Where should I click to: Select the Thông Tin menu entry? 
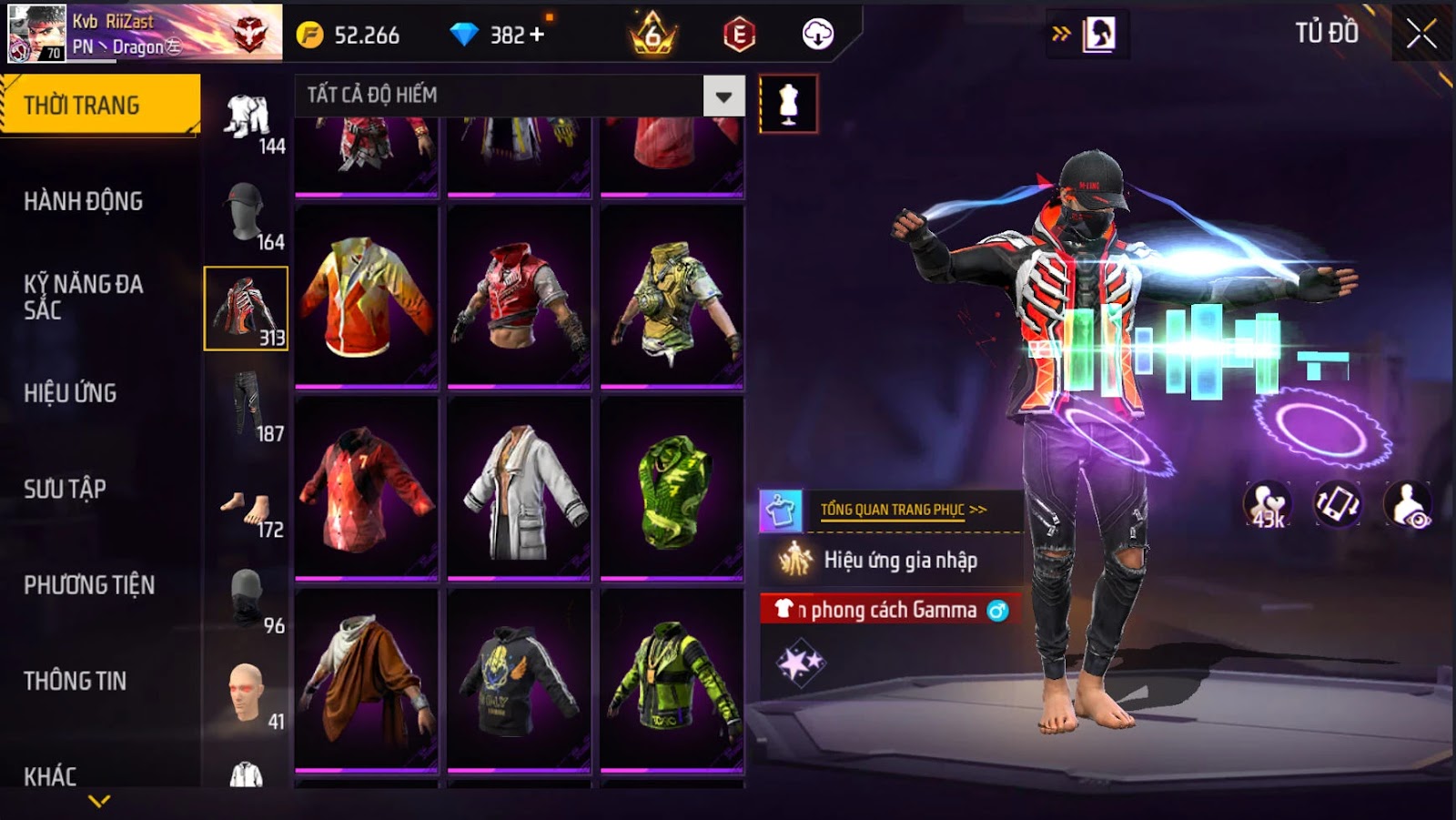[75, 681]
